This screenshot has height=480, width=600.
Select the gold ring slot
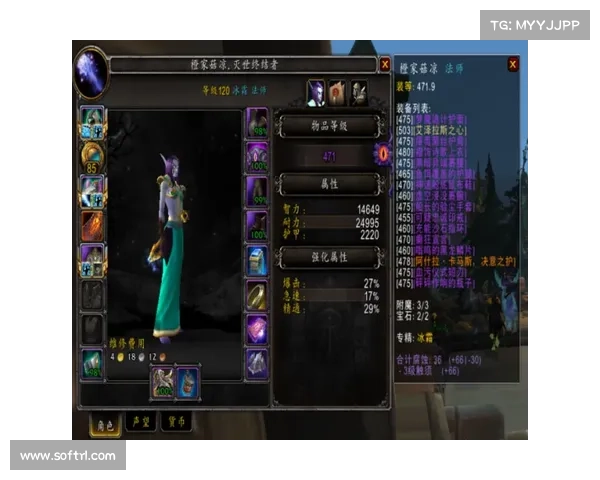point(257,294)
